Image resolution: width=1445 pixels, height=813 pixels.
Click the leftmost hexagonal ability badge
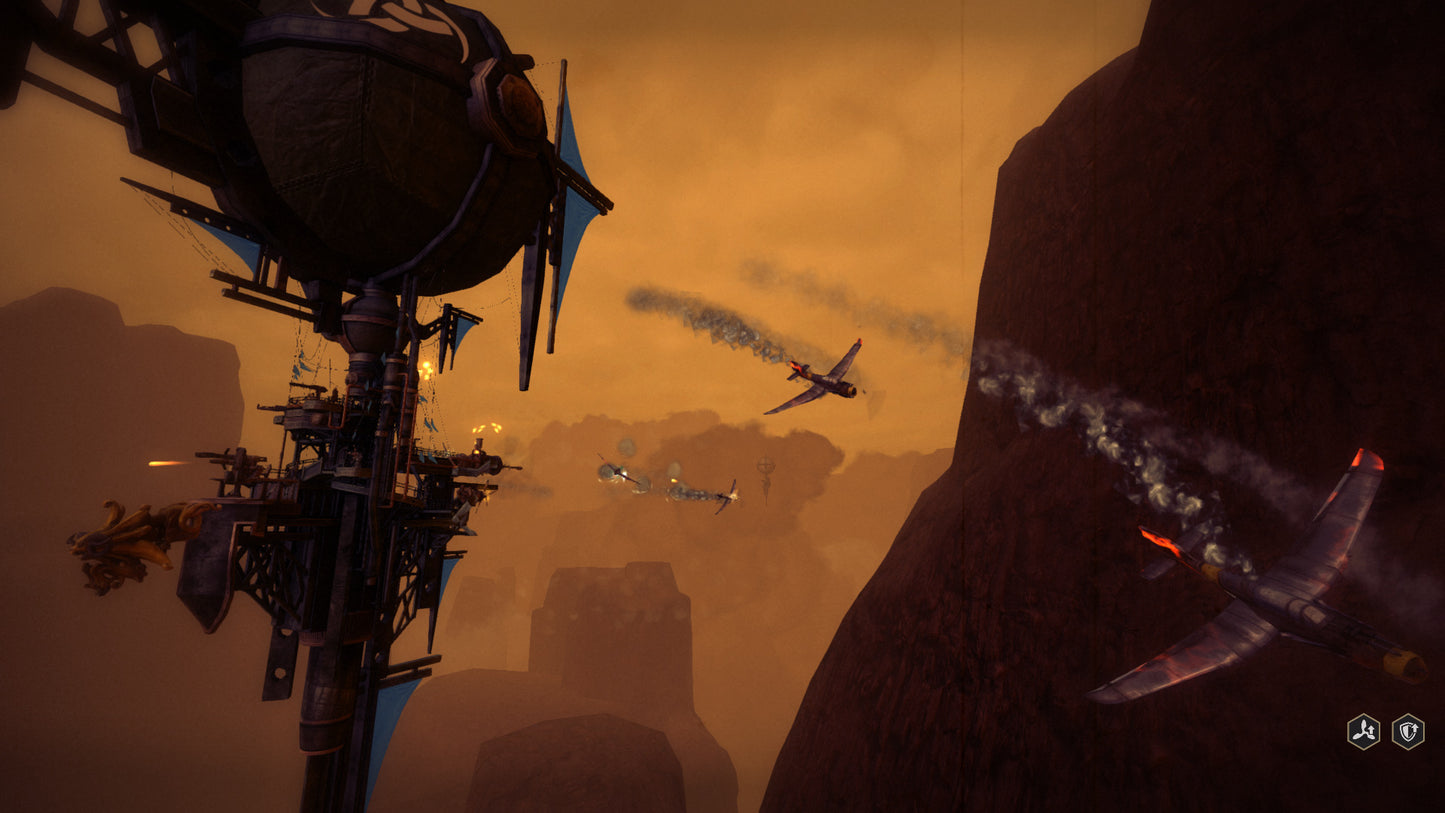(x=1363, y=731)
